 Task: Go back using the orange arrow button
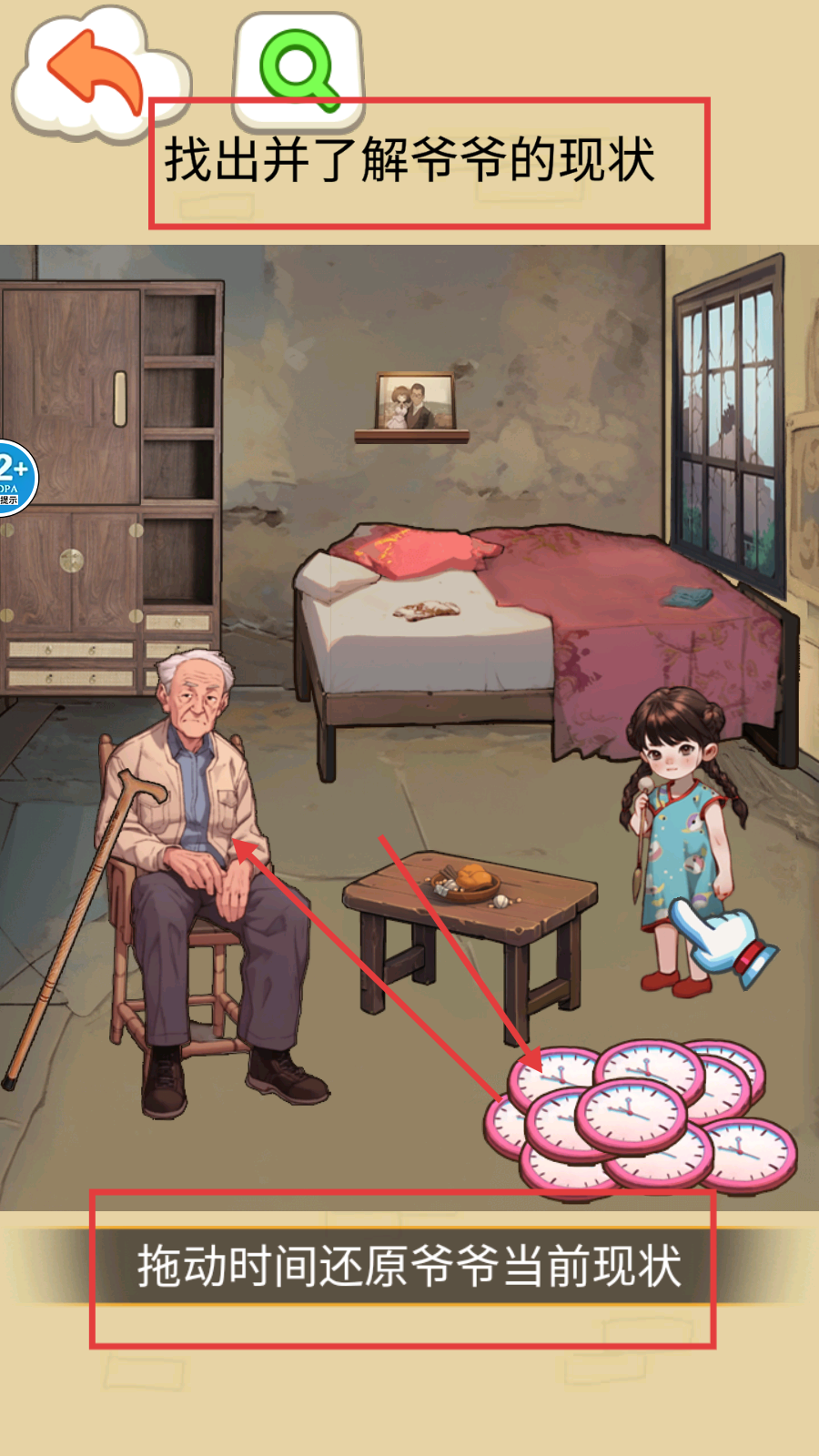(x=94, y=73)
